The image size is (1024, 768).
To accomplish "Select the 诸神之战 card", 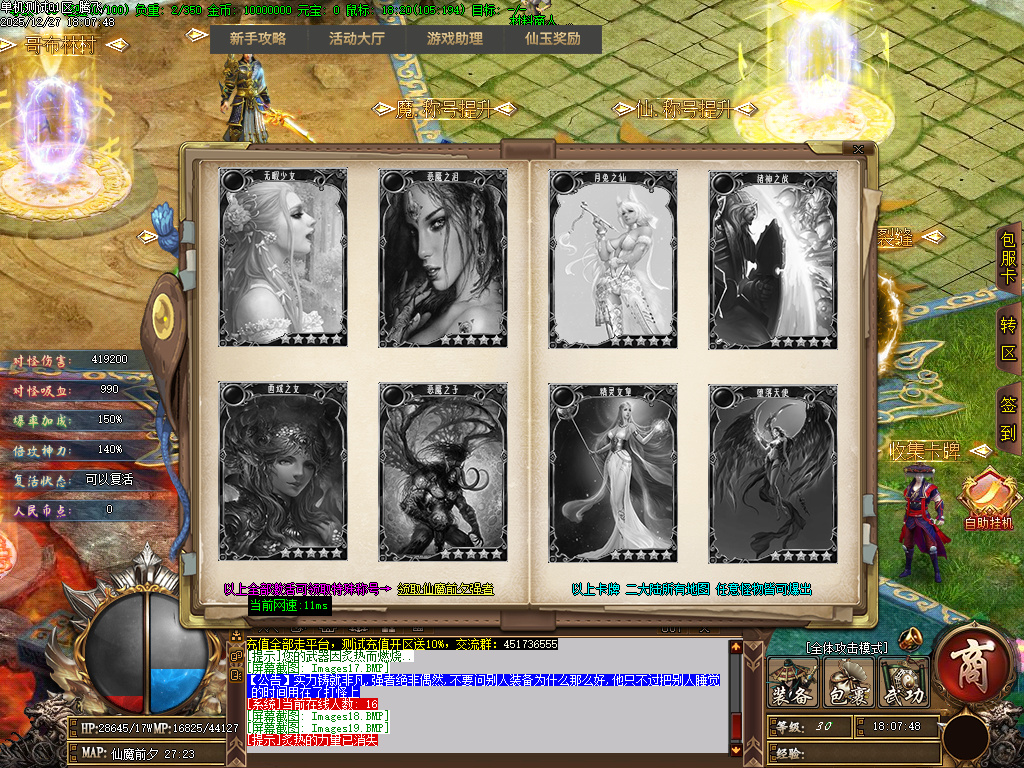I will [773, 258].
